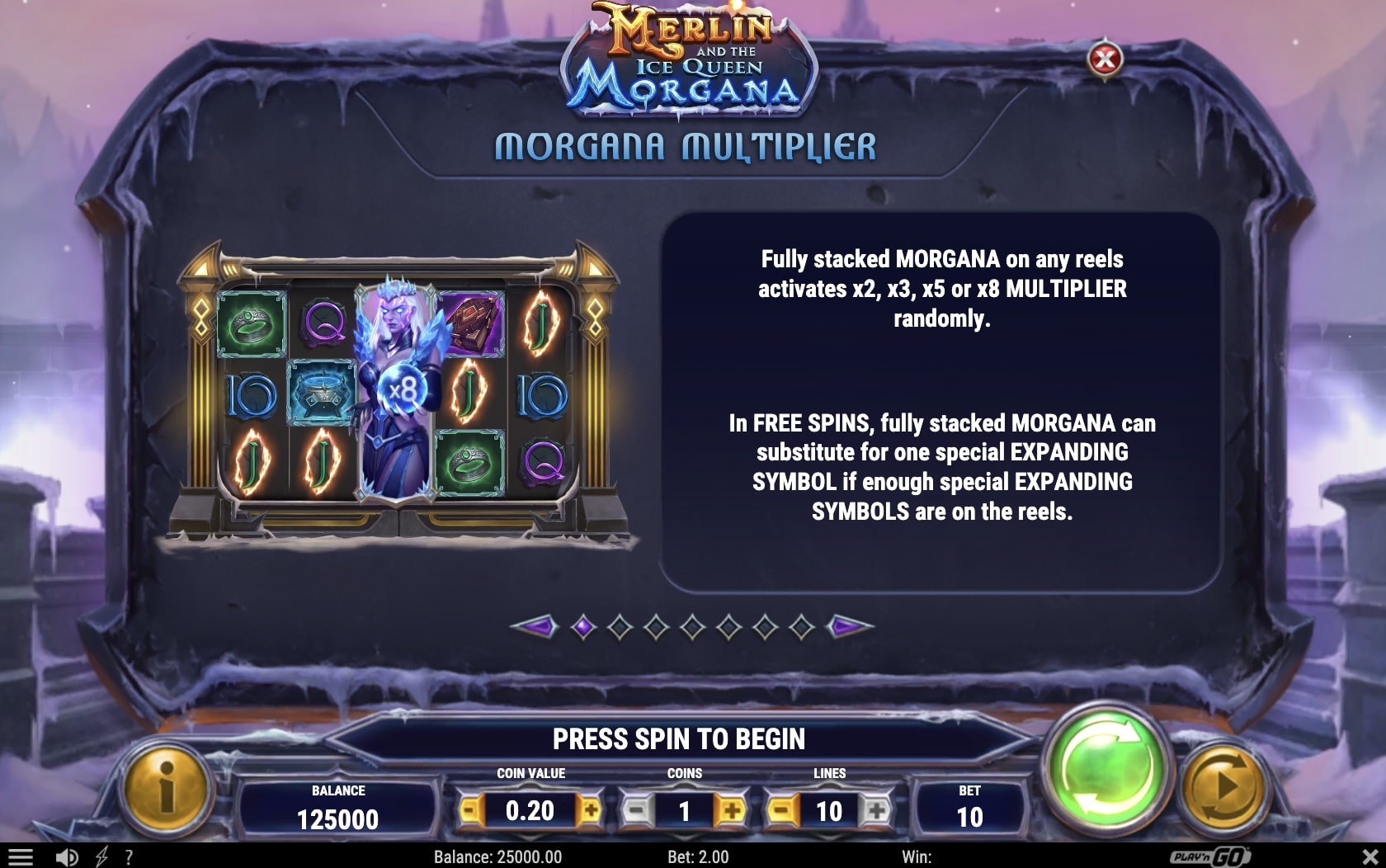1386x868 pixels.
Task: Go to the previous paytable page
Action: [532, 627]
